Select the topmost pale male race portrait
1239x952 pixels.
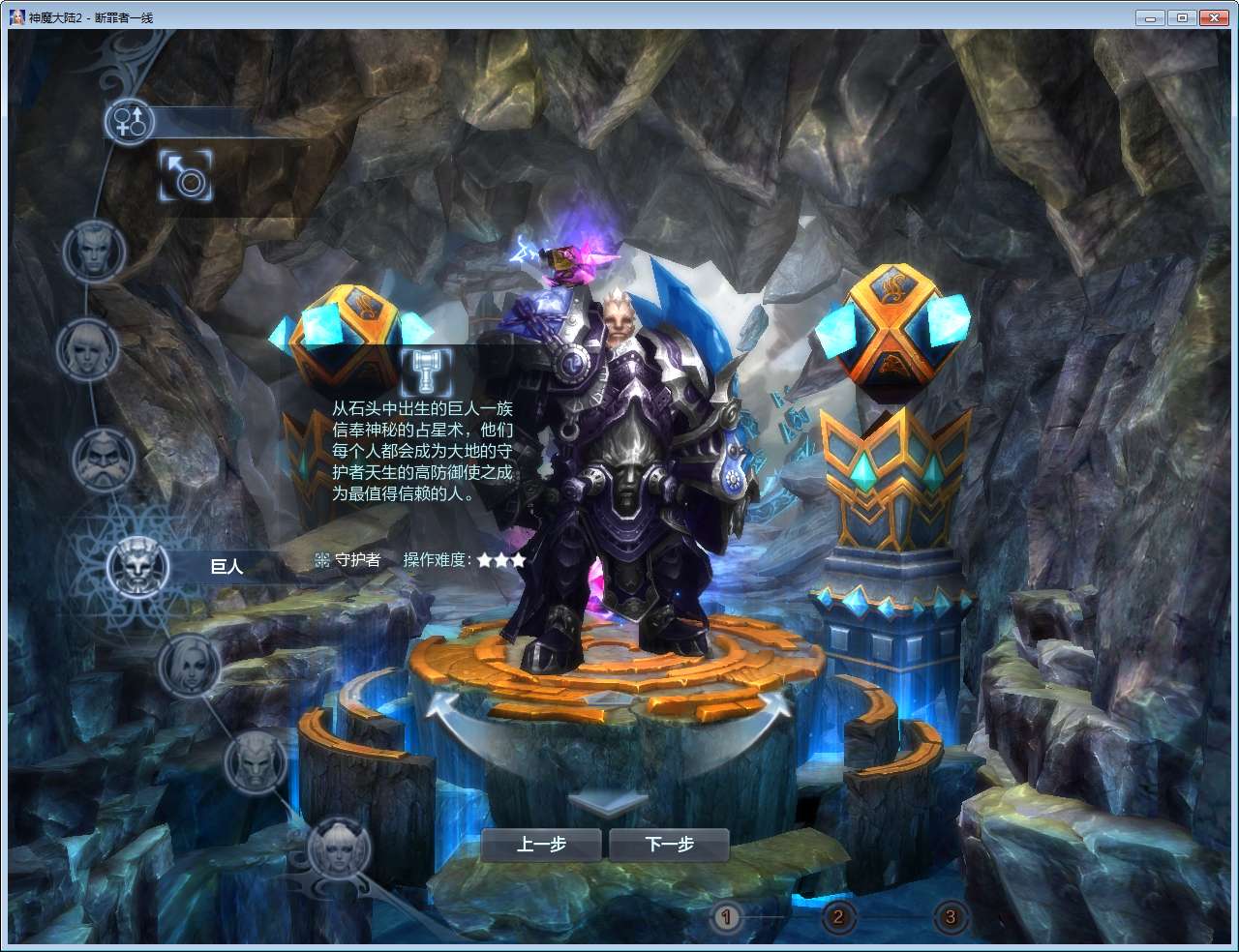pyautogui.click(x=94, y=252)
